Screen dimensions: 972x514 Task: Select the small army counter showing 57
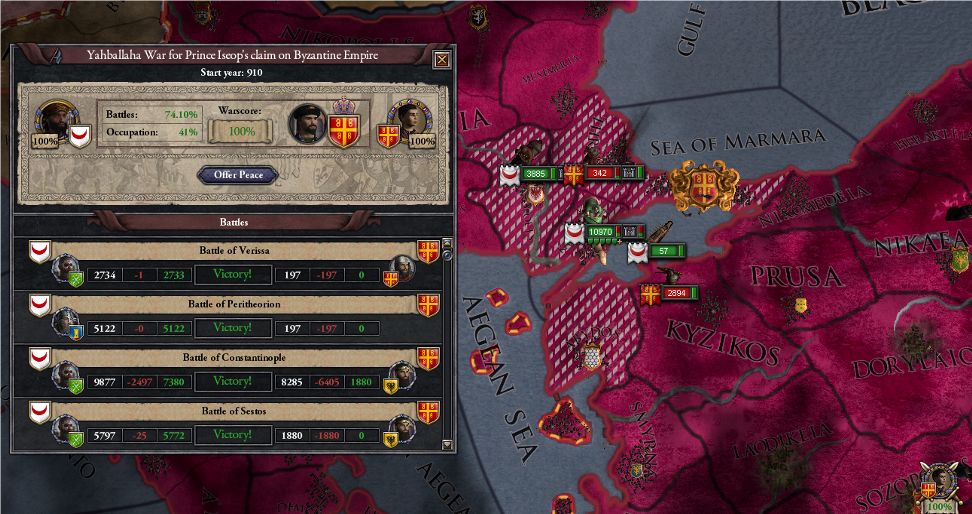click(664, 251)
